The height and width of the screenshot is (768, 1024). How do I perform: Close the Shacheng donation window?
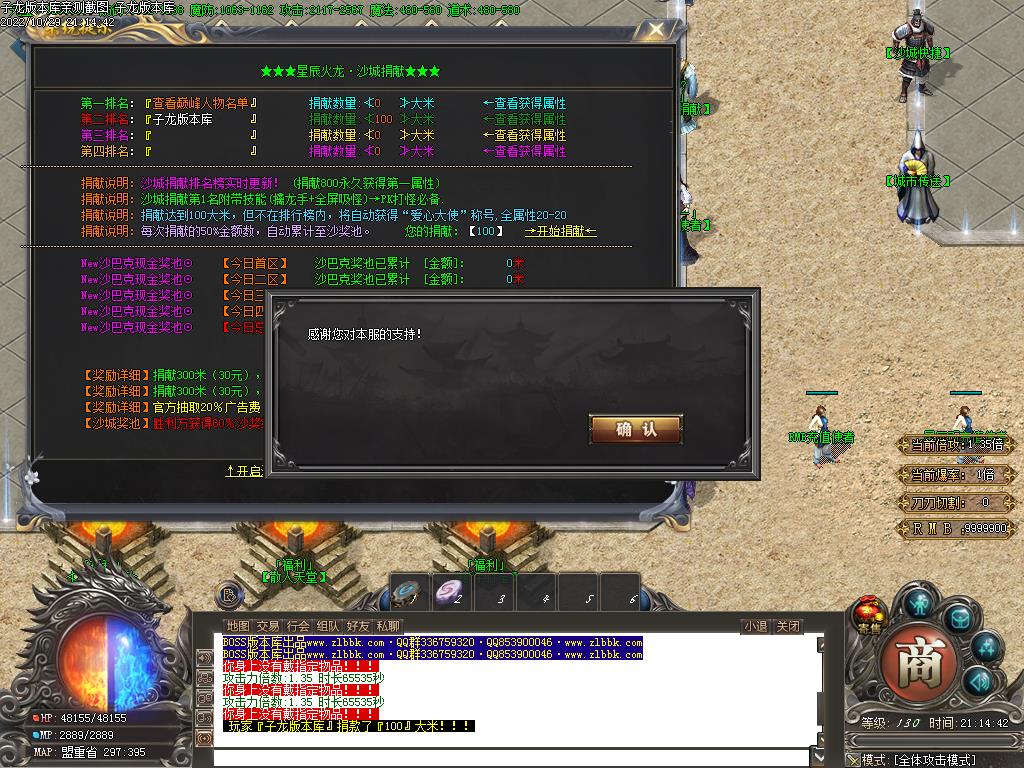click(x=658, y=31)
